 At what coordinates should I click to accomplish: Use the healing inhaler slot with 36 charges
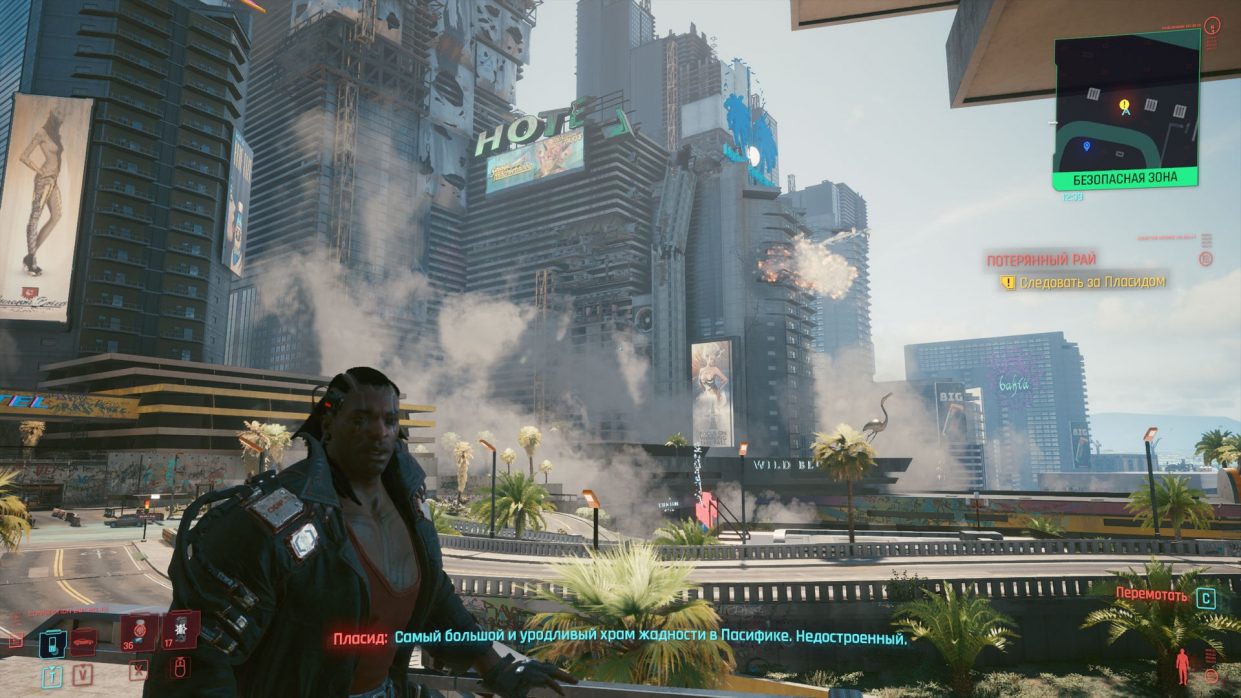pos(139,632)
